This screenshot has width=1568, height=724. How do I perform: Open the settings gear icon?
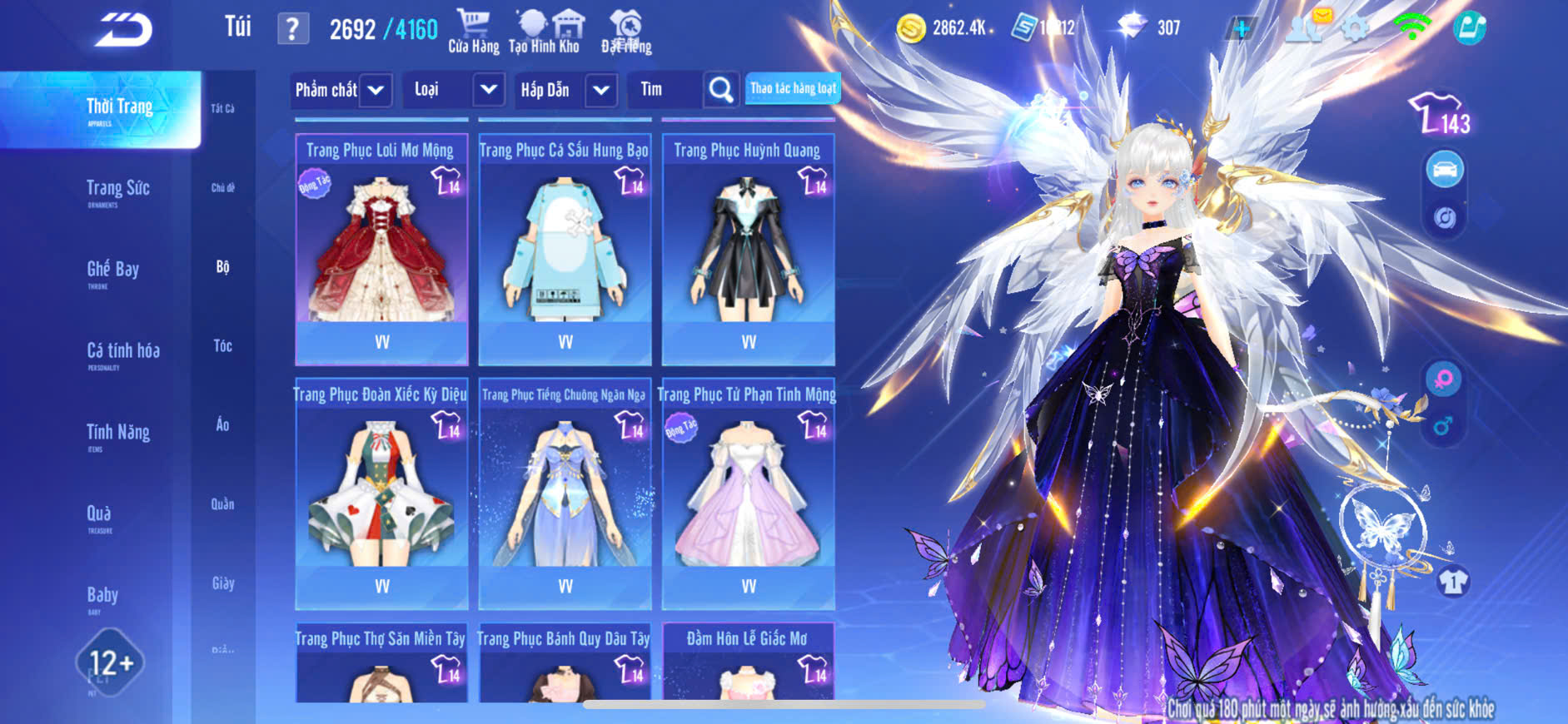pos(1355,28)
